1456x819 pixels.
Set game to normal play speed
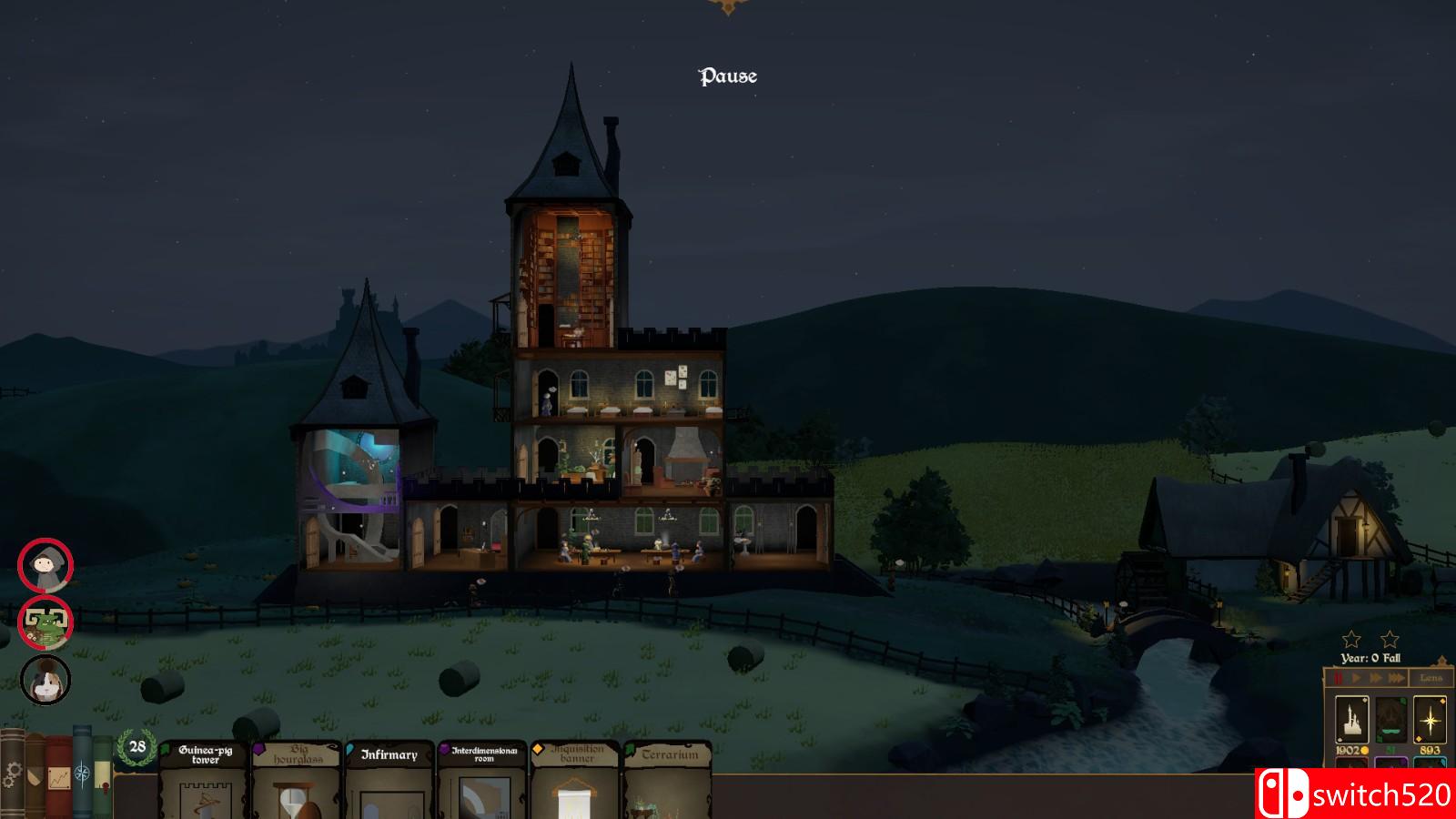[1357, 678]
